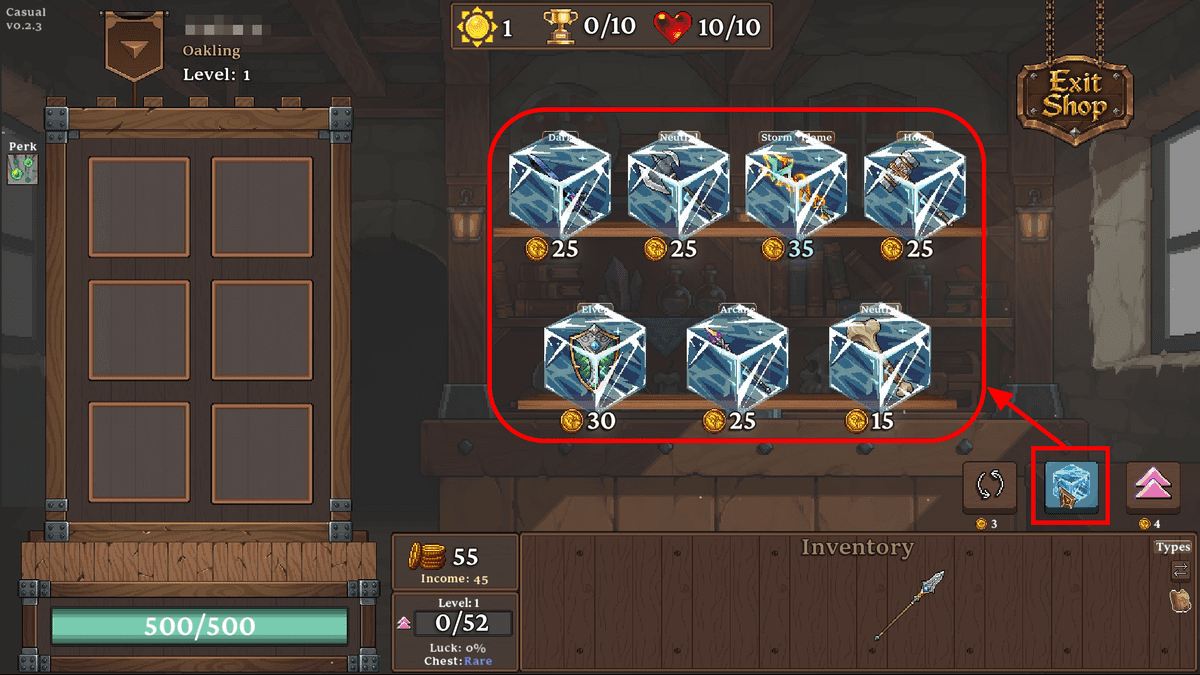
Task: Select the spear in the Inventory
Action: point(908,604)
